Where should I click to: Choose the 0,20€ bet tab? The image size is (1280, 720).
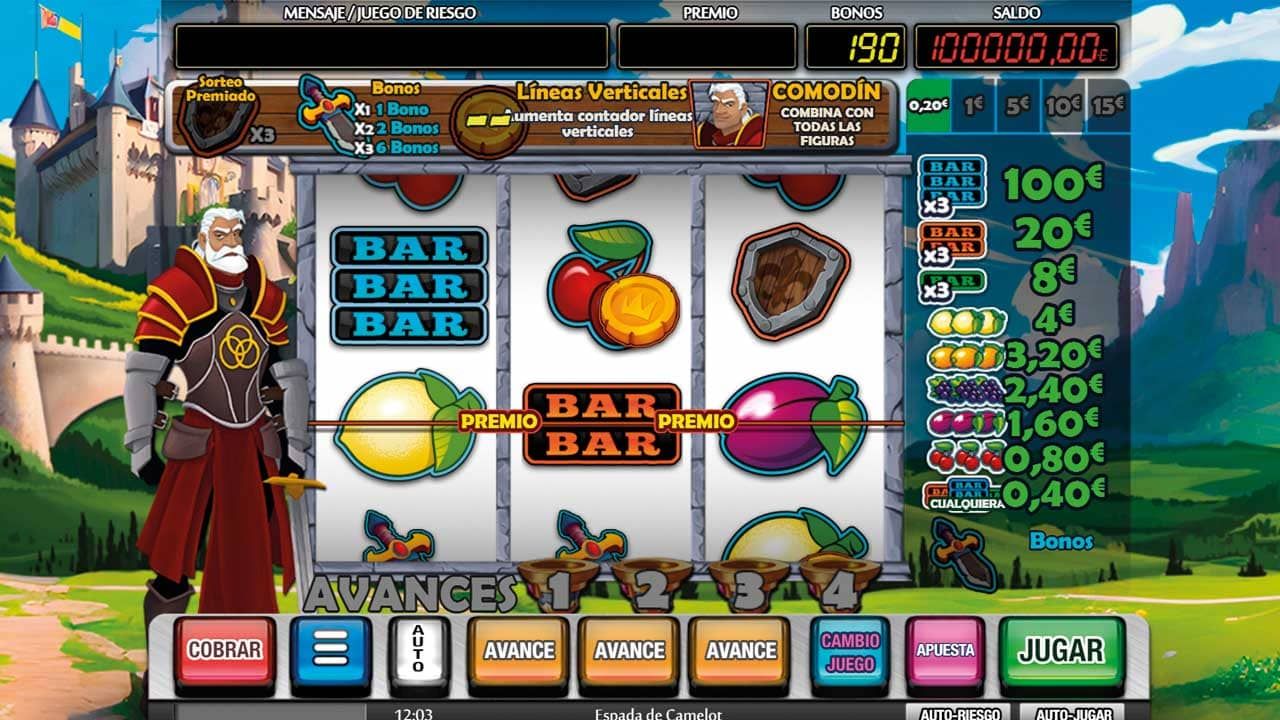point(928,105)
